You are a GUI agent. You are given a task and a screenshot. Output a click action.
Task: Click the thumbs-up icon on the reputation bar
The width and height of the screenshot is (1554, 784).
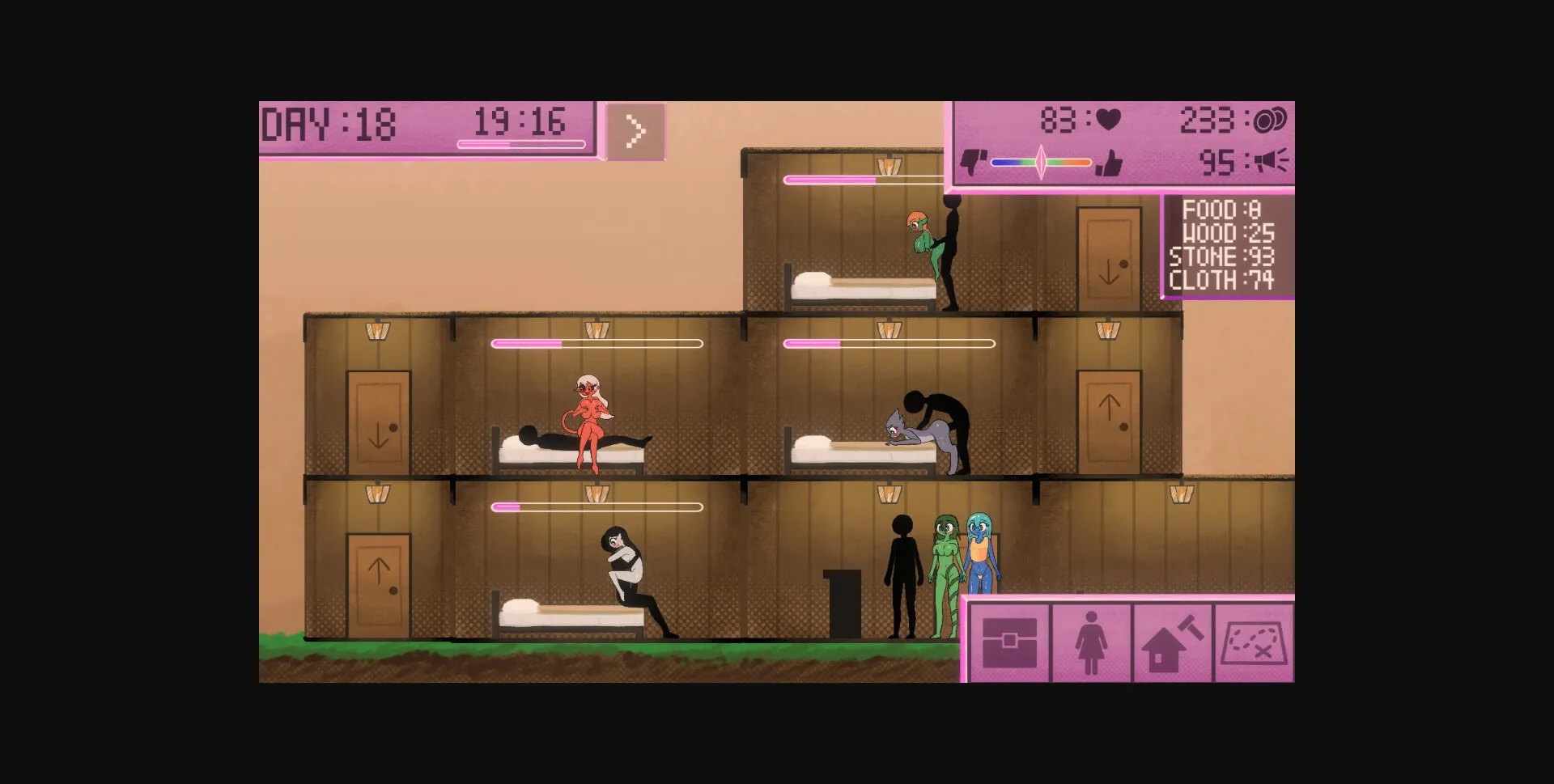click(1111, 162)
